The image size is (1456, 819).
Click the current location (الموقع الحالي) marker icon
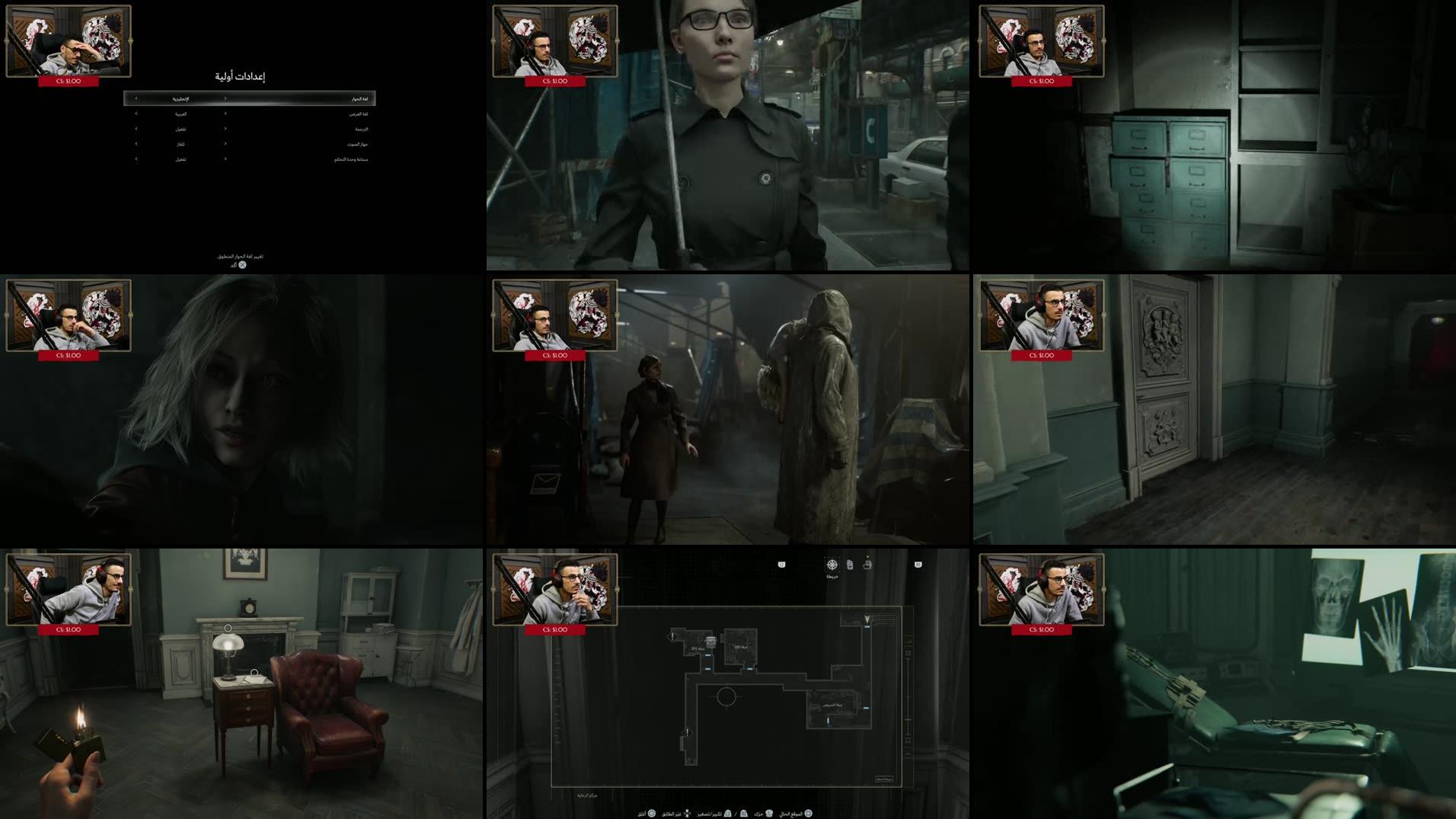pos(809,814)
